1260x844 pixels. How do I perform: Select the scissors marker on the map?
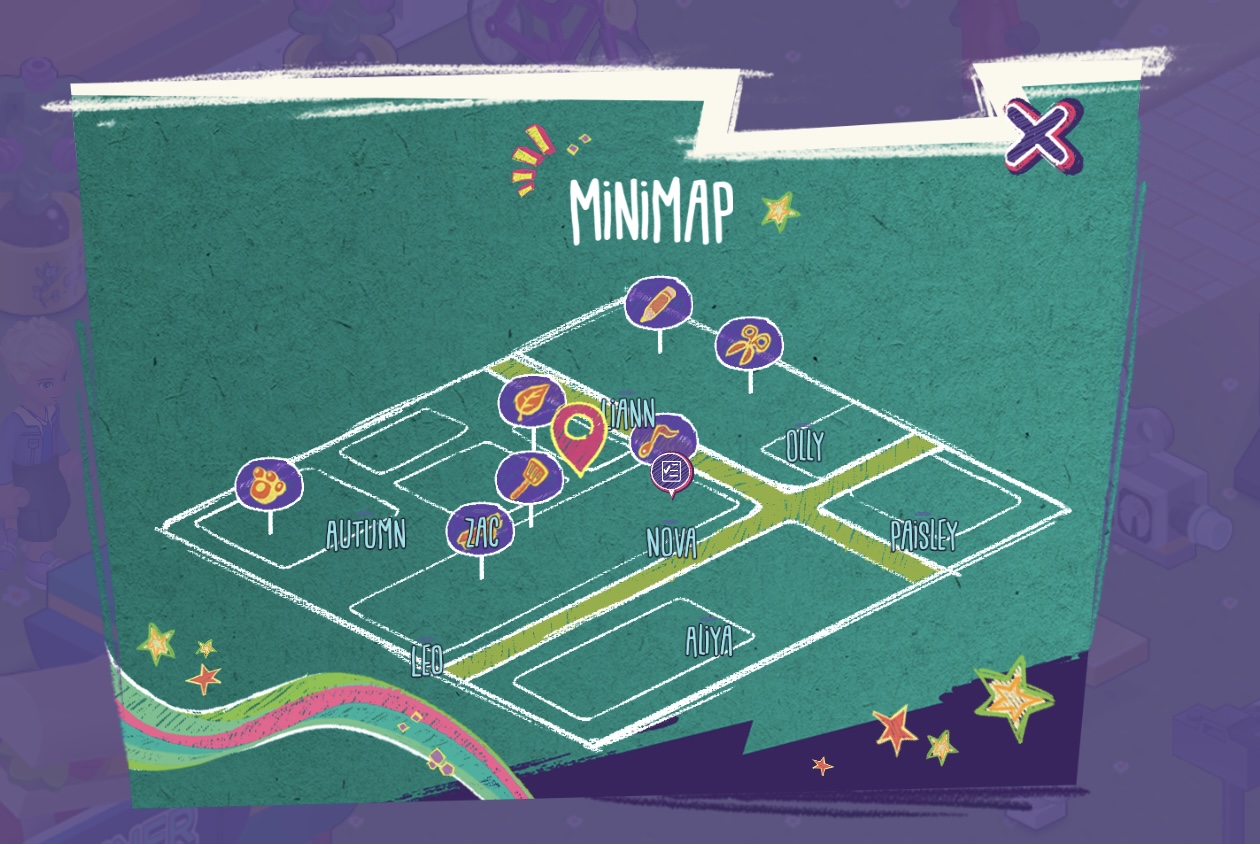[749, 345]
